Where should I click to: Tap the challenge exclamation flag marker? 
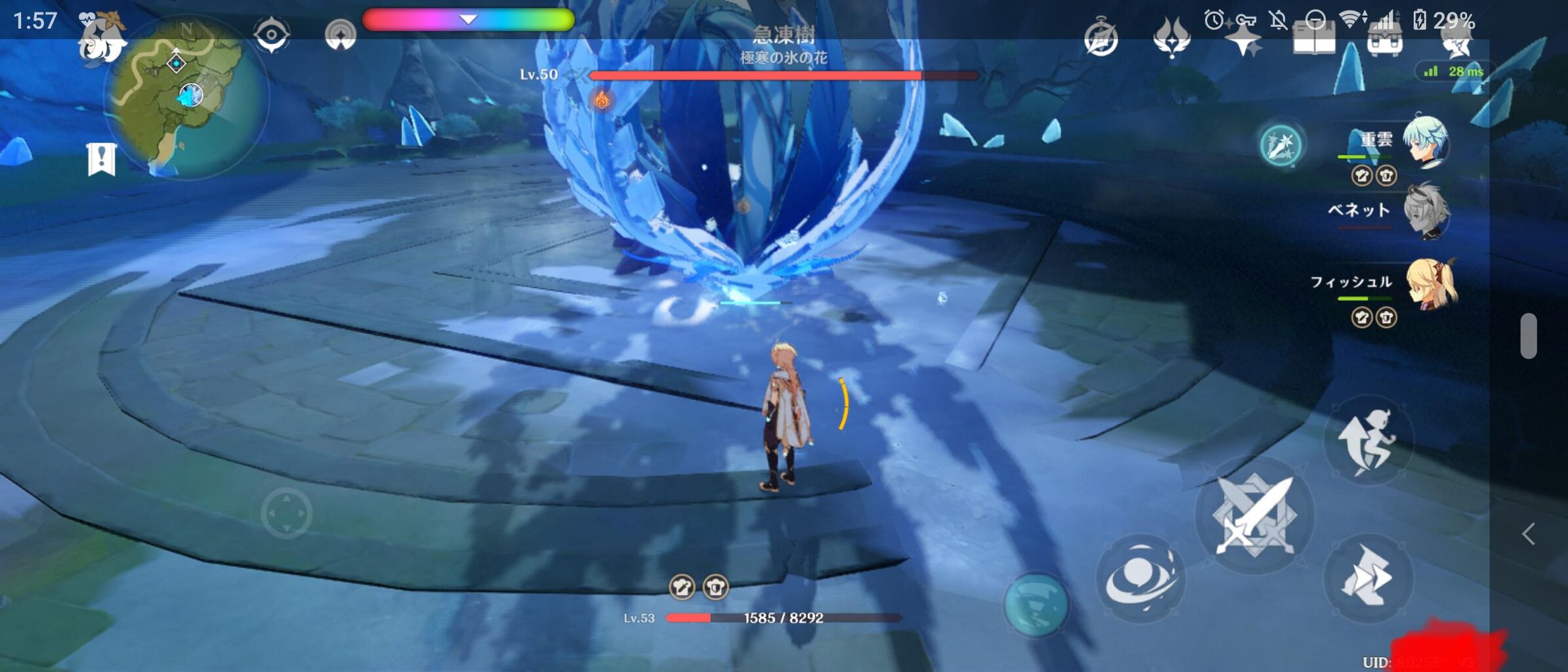click(x=102, y=157)
